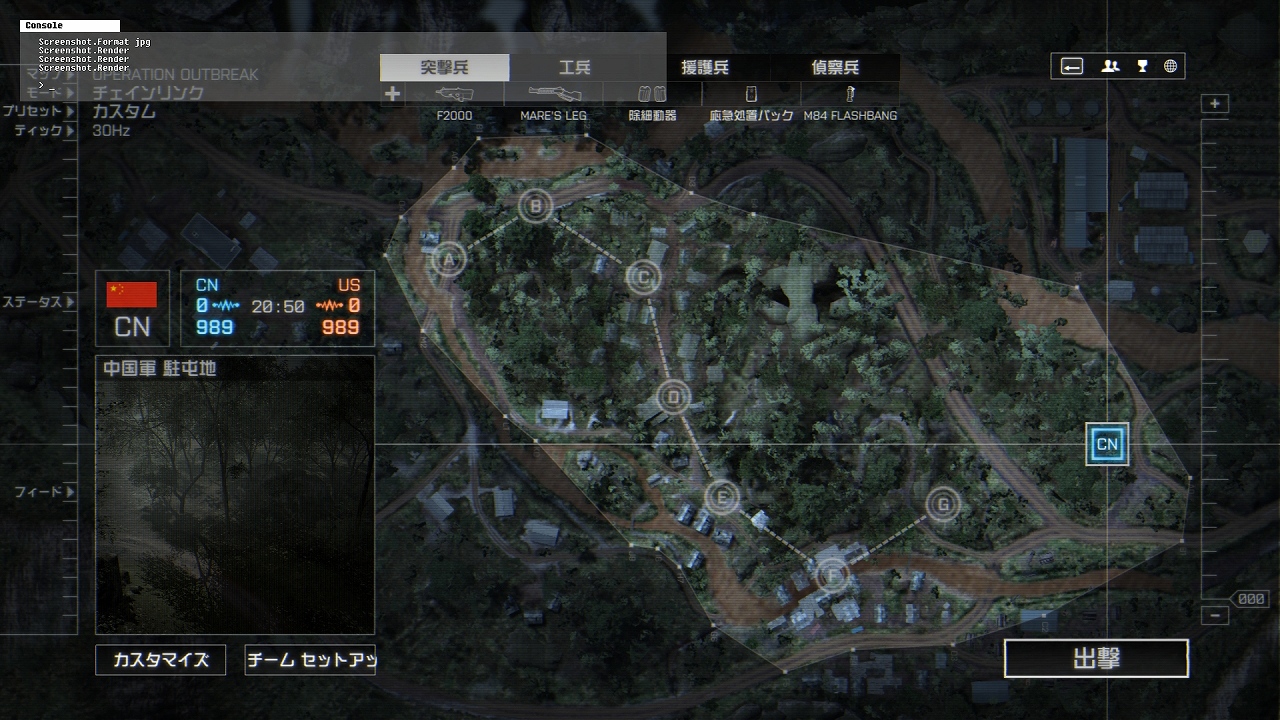Choose the 援護兵 support class tab

tap(704, 67)
